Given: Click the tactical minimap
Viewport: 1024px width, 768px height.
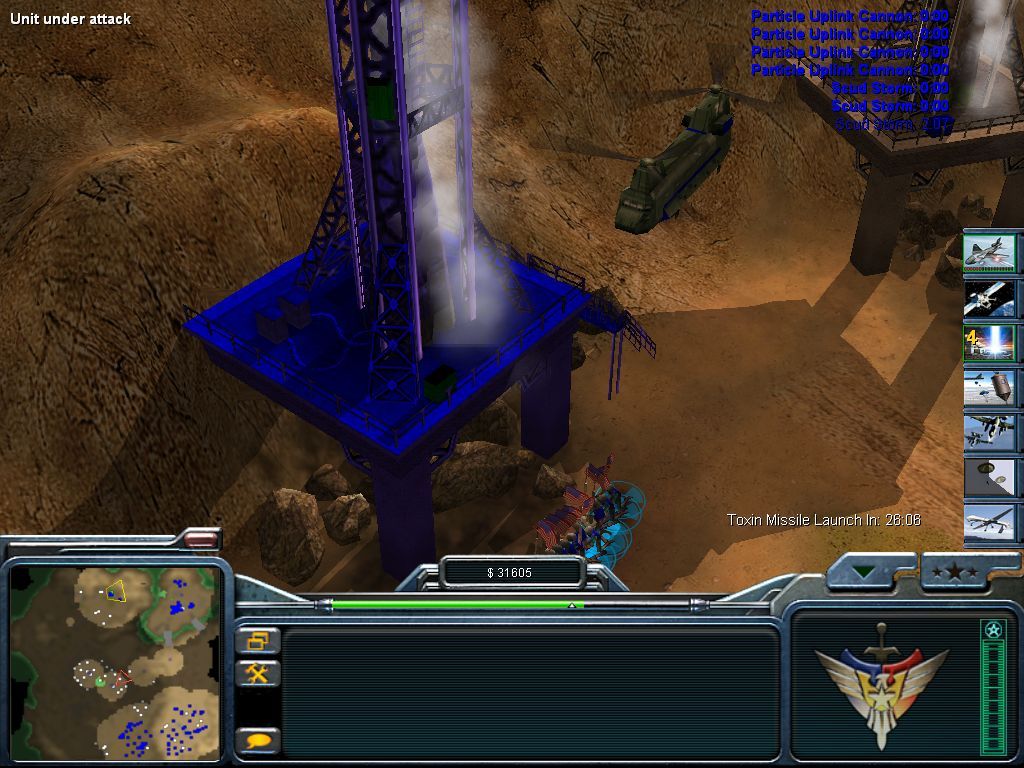Looking at the screenshot, I should click(x=114, y=661).
